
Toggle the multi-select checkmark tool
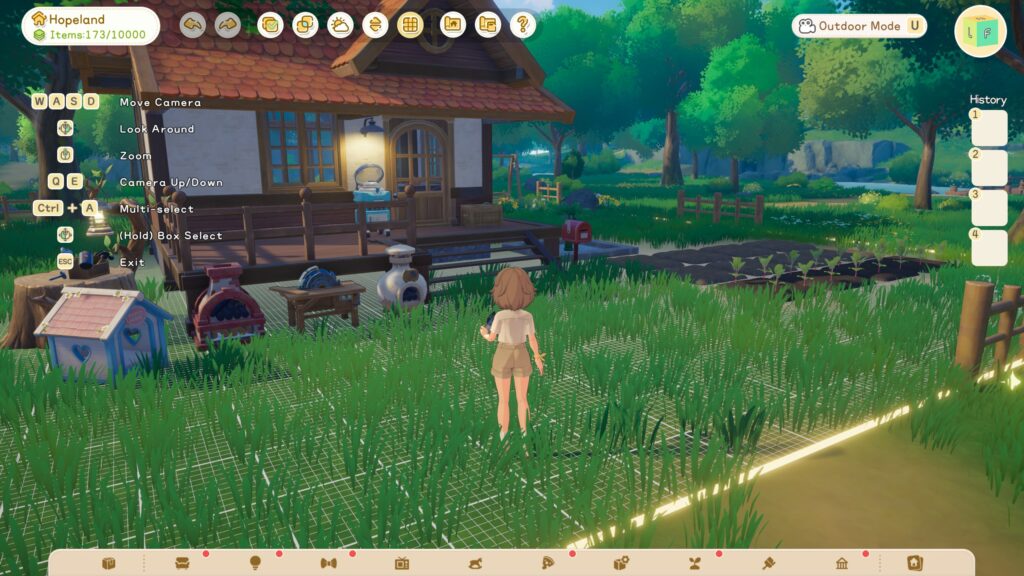point(270,25)
